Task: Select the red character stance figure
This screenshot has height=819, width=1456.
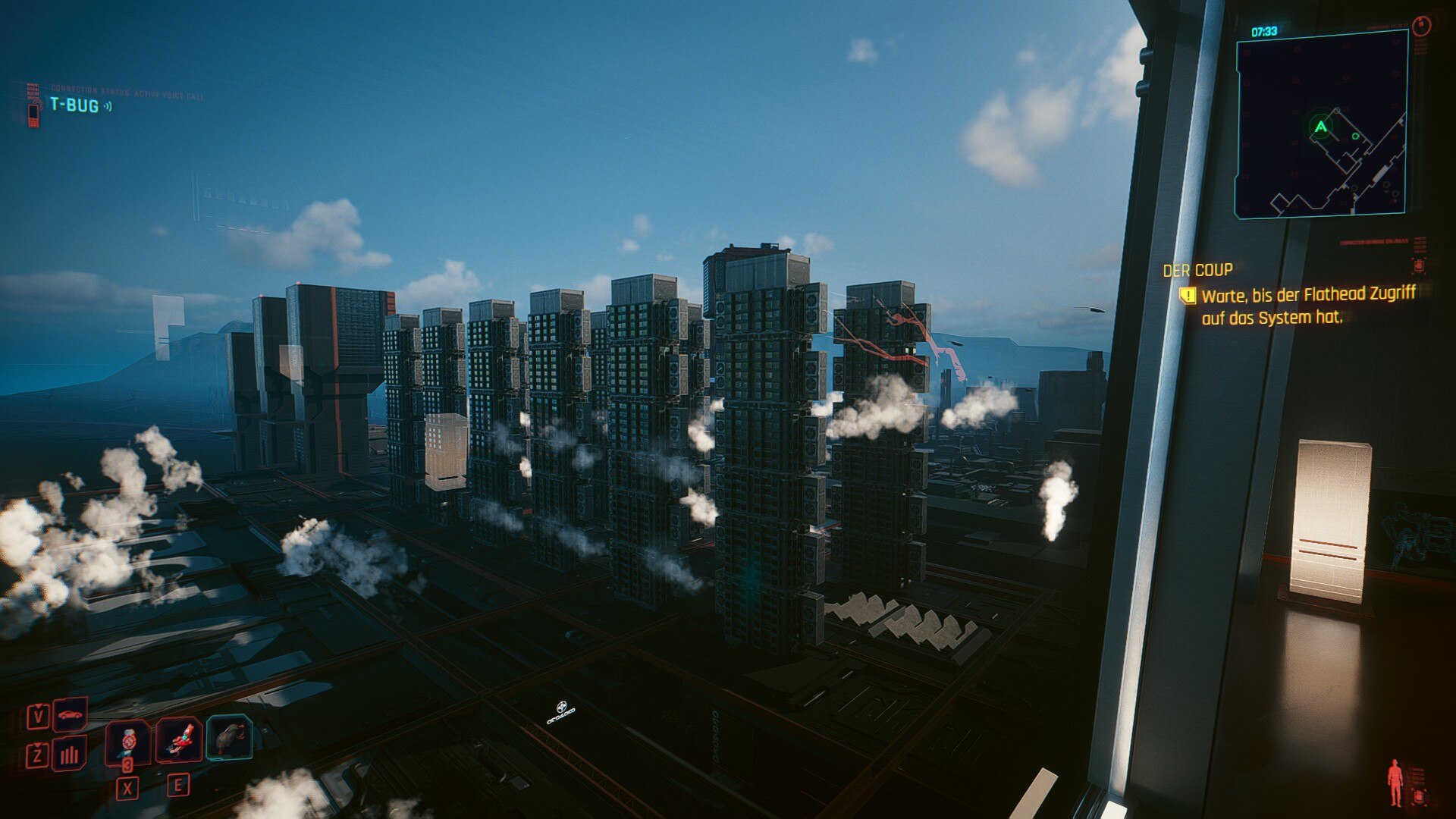Action: (1394, 783)
